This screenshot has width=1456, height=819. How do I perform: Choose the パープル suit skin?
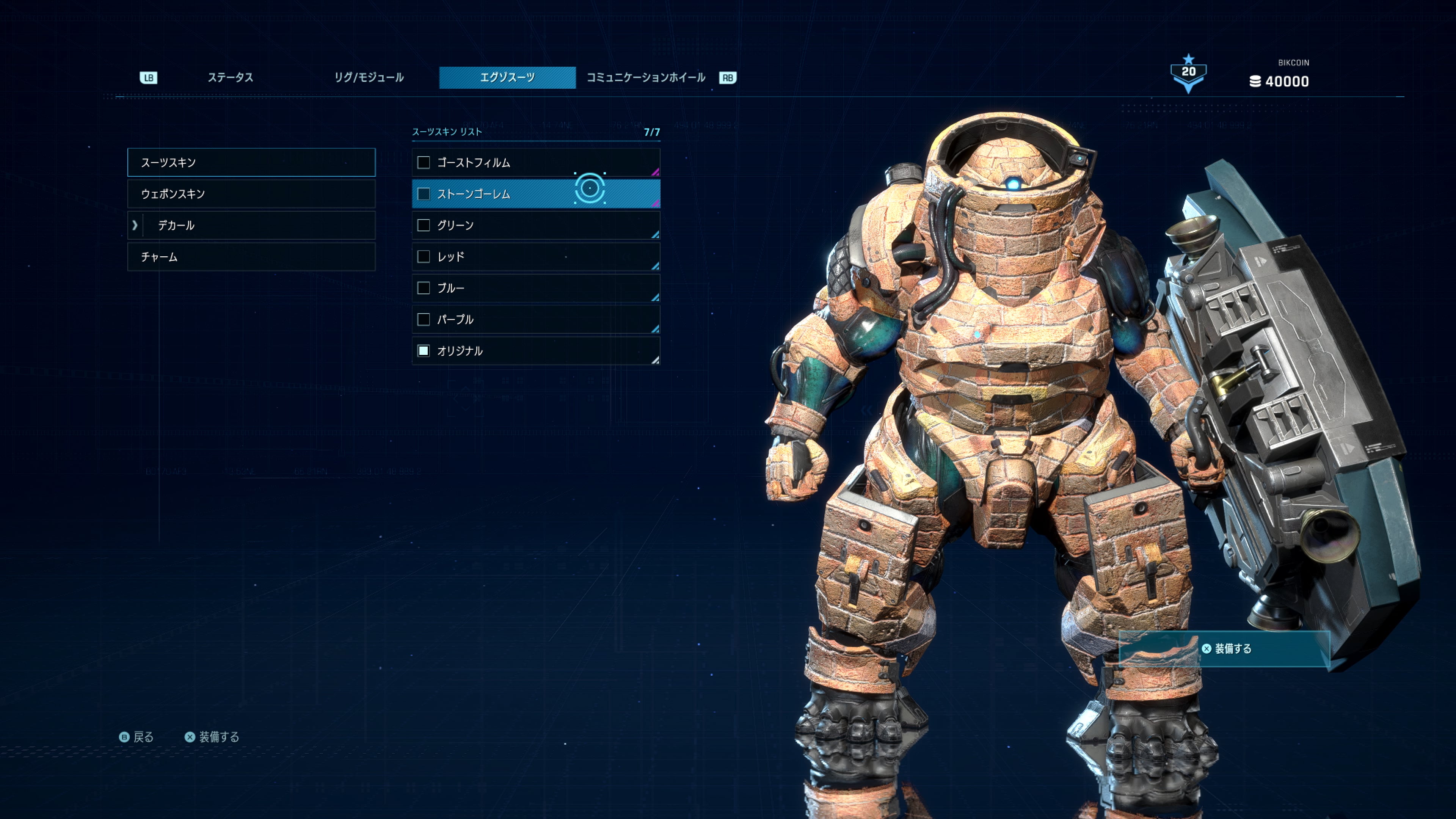535,319
